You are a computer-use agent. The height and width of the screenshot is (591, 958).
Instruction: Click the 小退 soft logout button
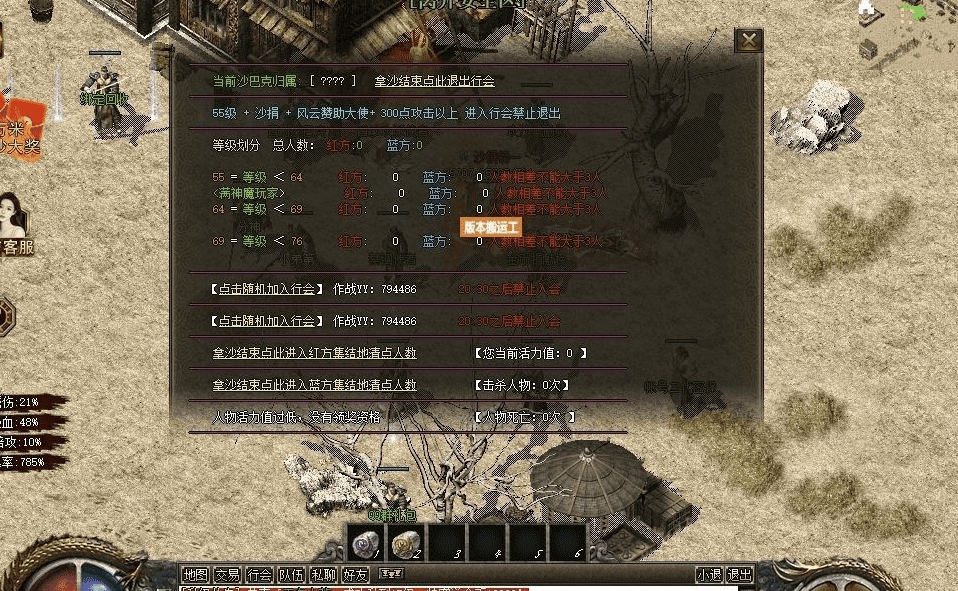(709, 575)
